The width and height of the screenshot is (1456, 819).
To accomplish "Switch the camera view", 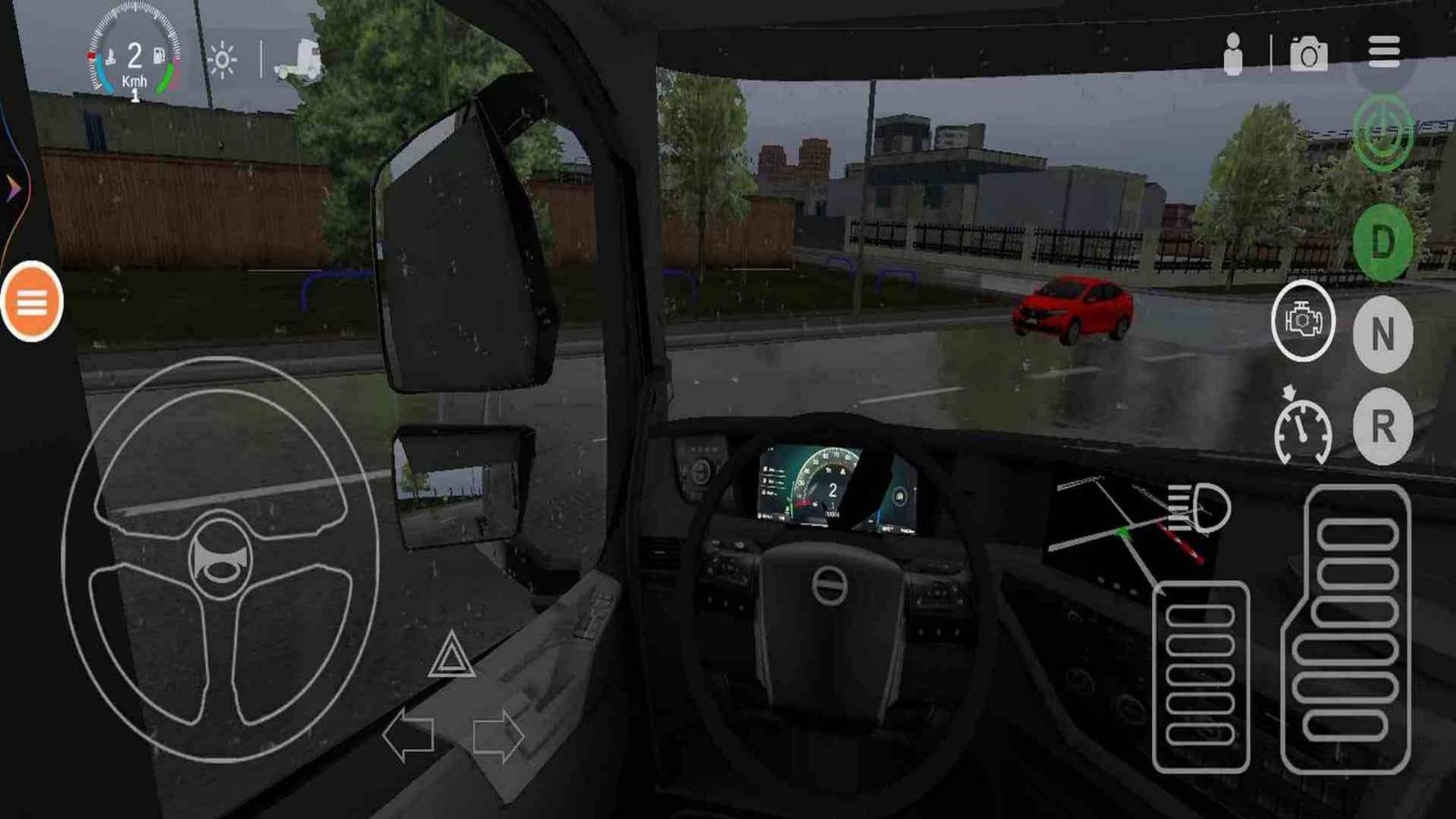I will coord(1309,55).
